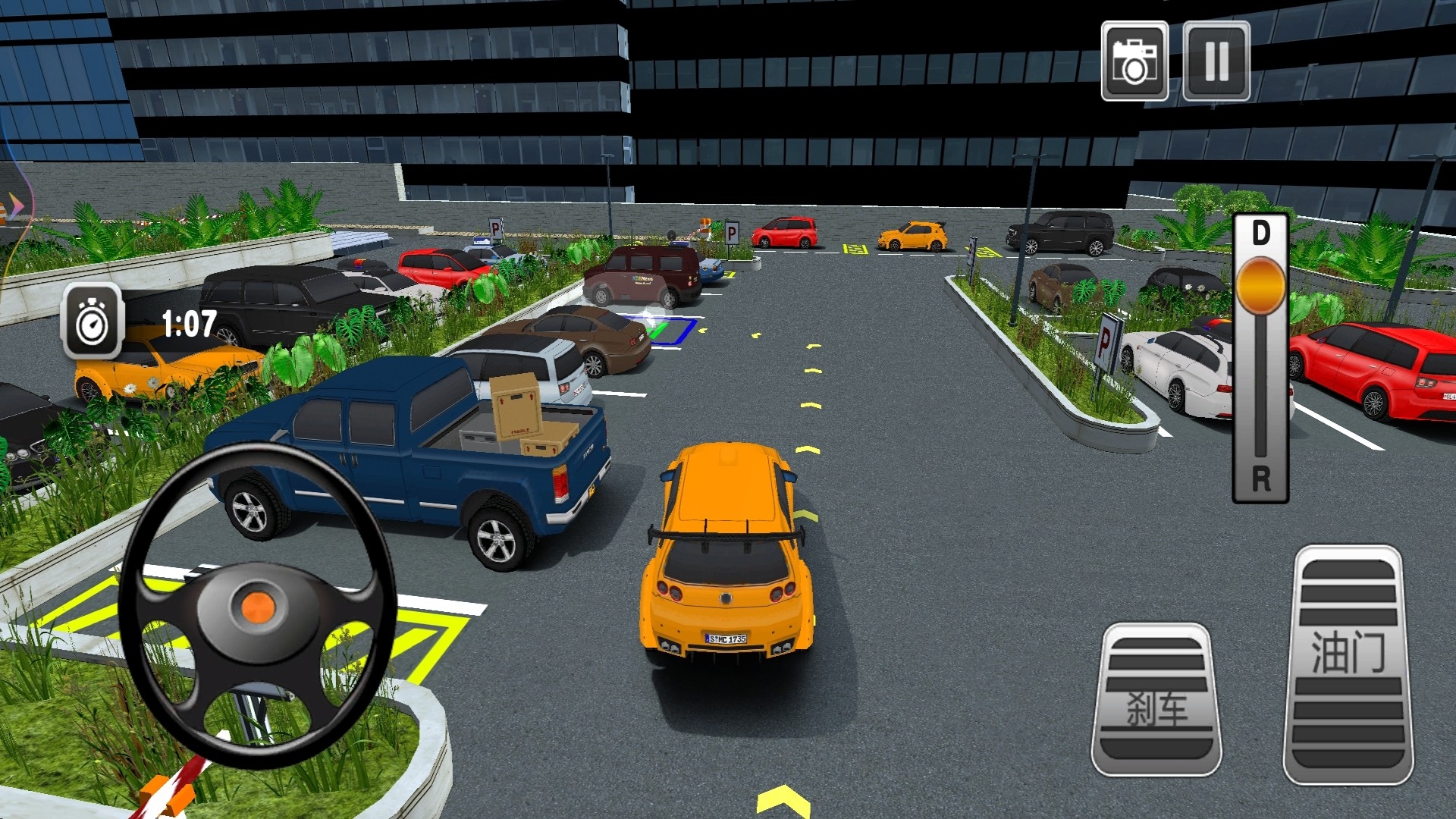The width and height of the screenshot is (1456, 819).
Task: Click the orange gear shift knob
Action: [1260, 286]
